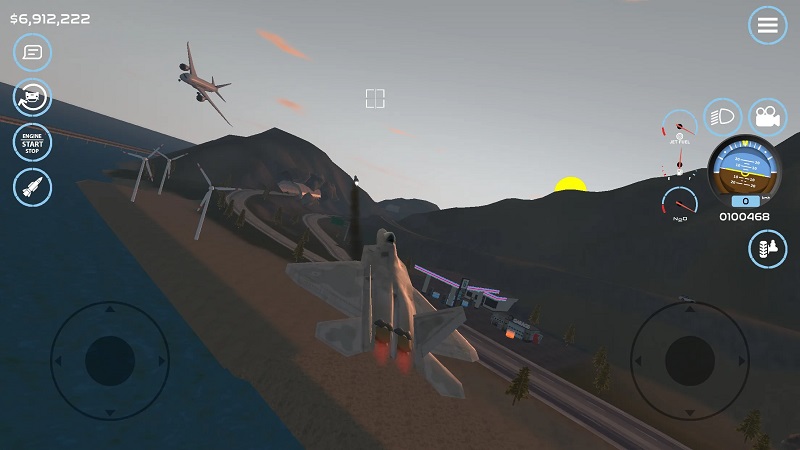The image size is (800, 450).
Task: Tap the right virtual joystick
Action: pyautogui.click(x=689, y=360)
